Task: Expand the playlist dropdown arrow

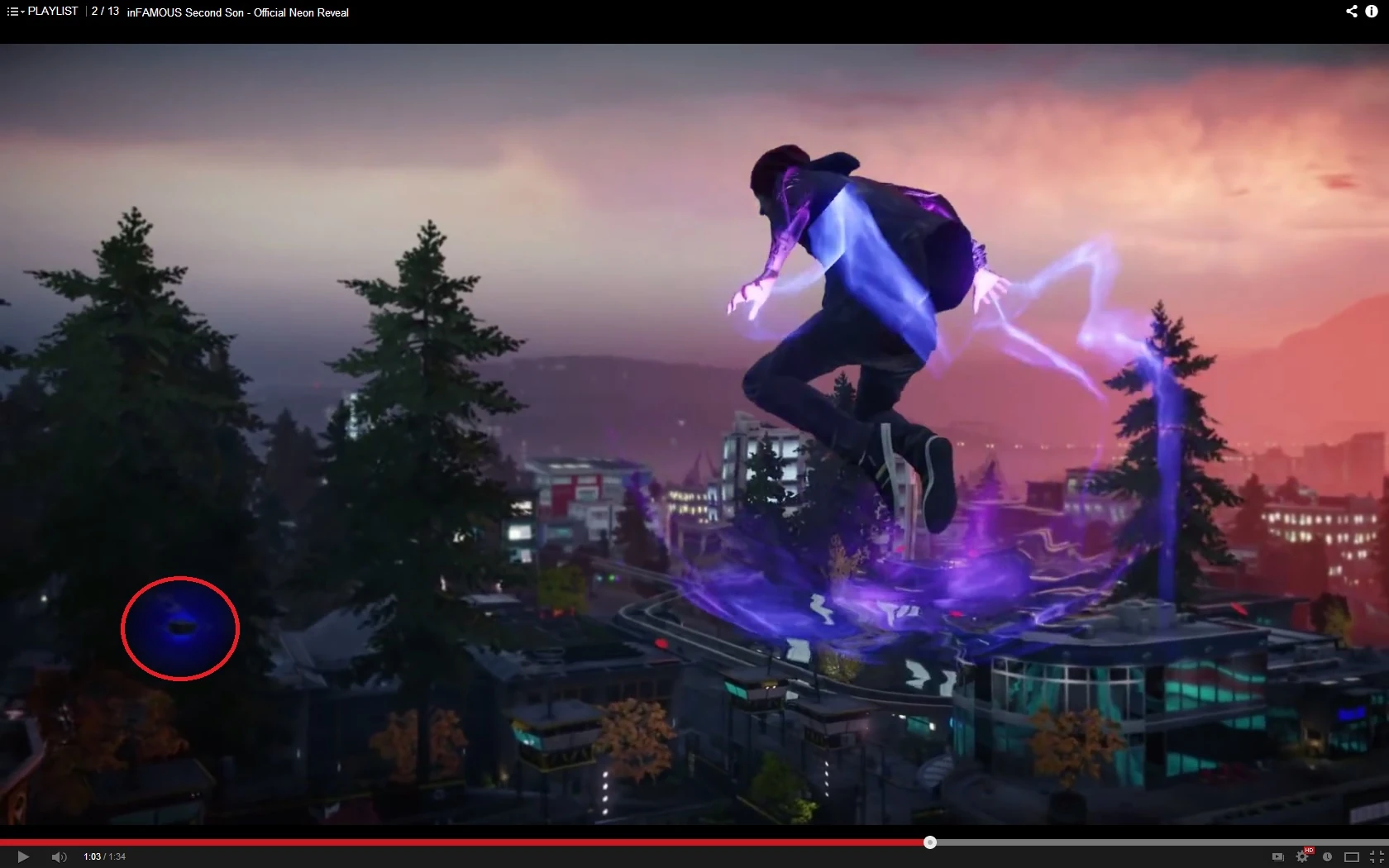Action: 22,12
